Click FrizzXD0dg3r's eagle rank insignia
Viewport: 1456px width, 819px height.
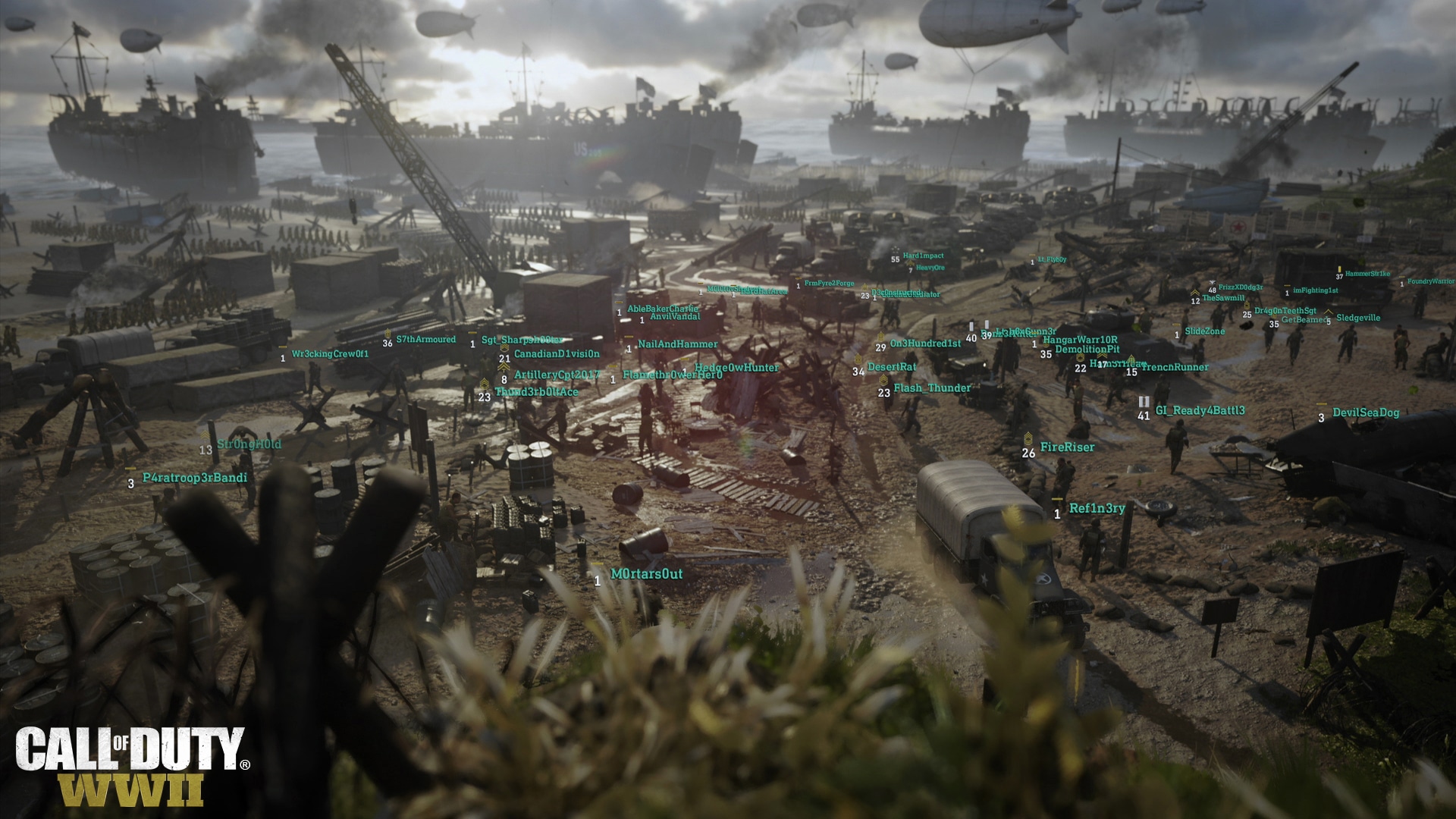click(1213, 283)
